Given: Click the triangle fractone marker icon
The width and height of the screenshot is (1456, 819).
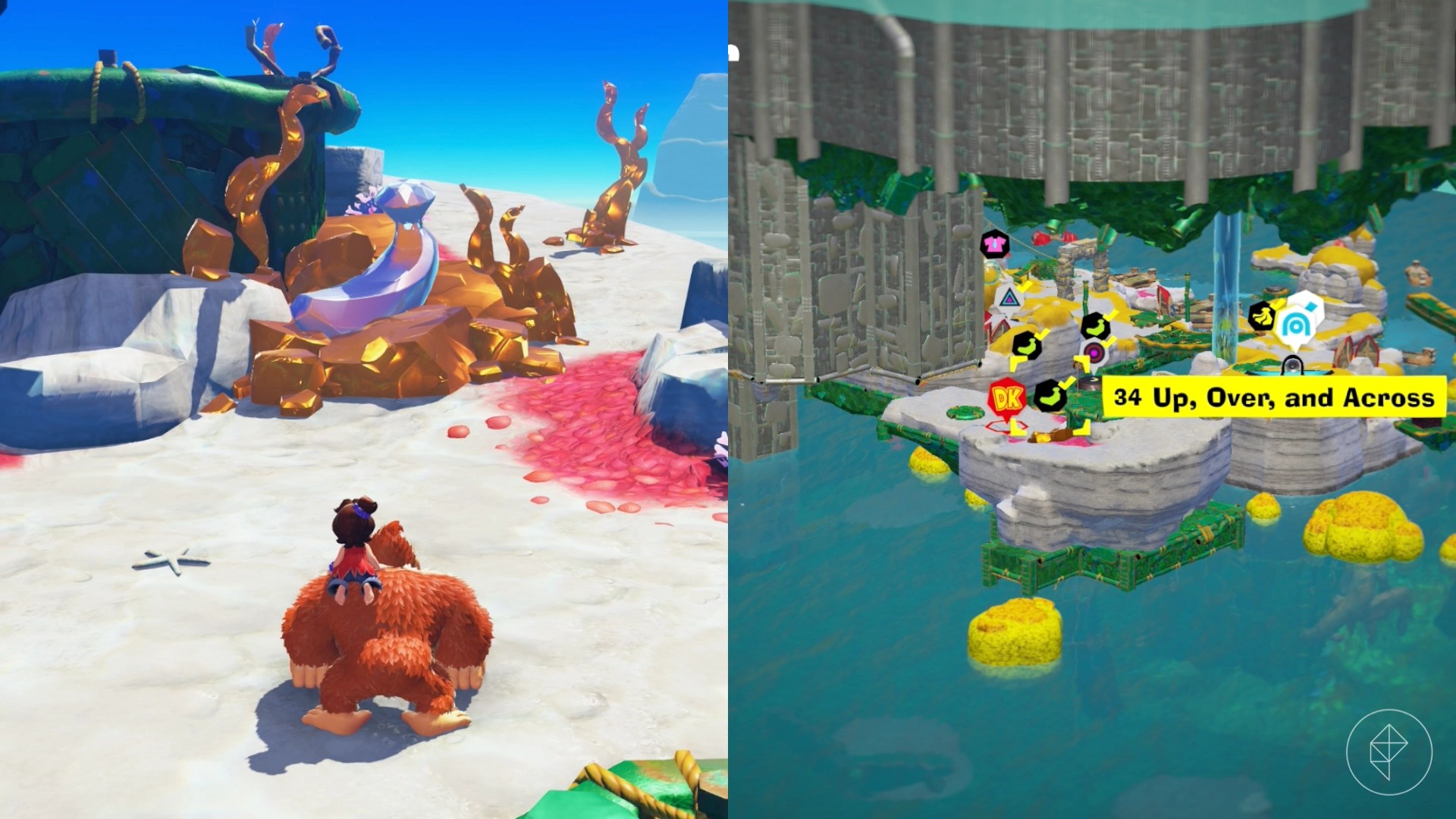Looking at the screenshot, I should click(1010, 298).
